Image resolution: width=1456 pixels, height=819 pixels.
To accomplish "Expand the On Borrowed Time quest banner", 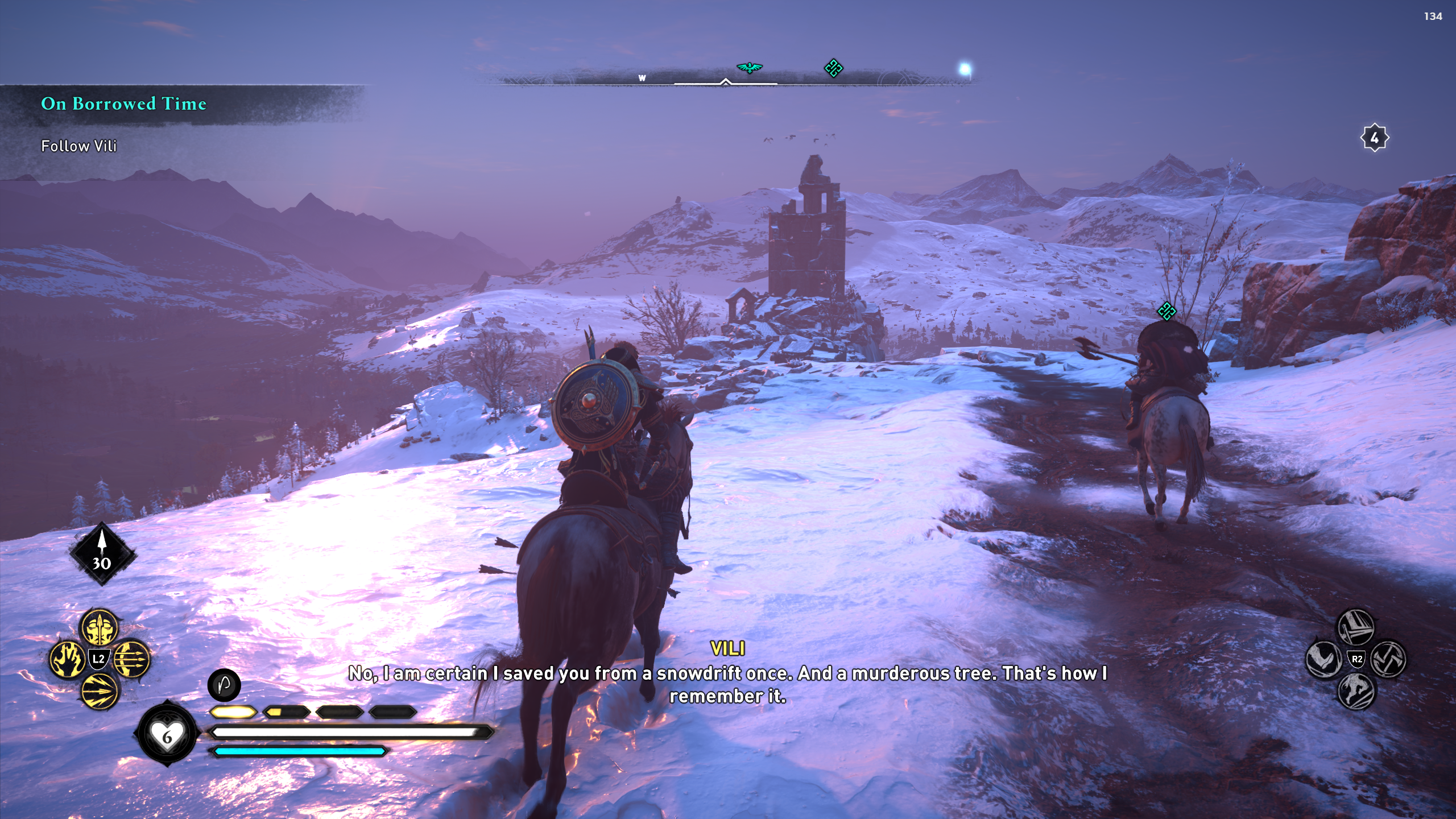I will click(x=123, y=104).
